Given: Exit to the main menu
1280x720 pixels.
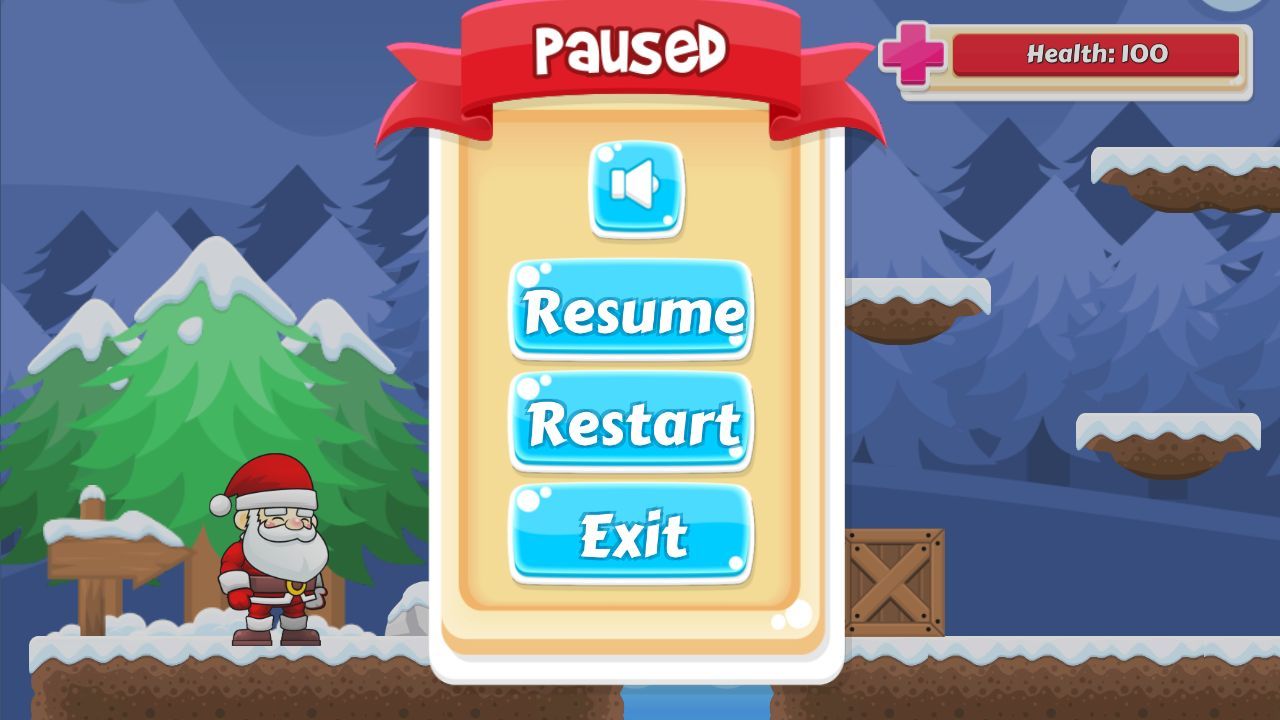Looking at the screenshot, I should (631, 535).
